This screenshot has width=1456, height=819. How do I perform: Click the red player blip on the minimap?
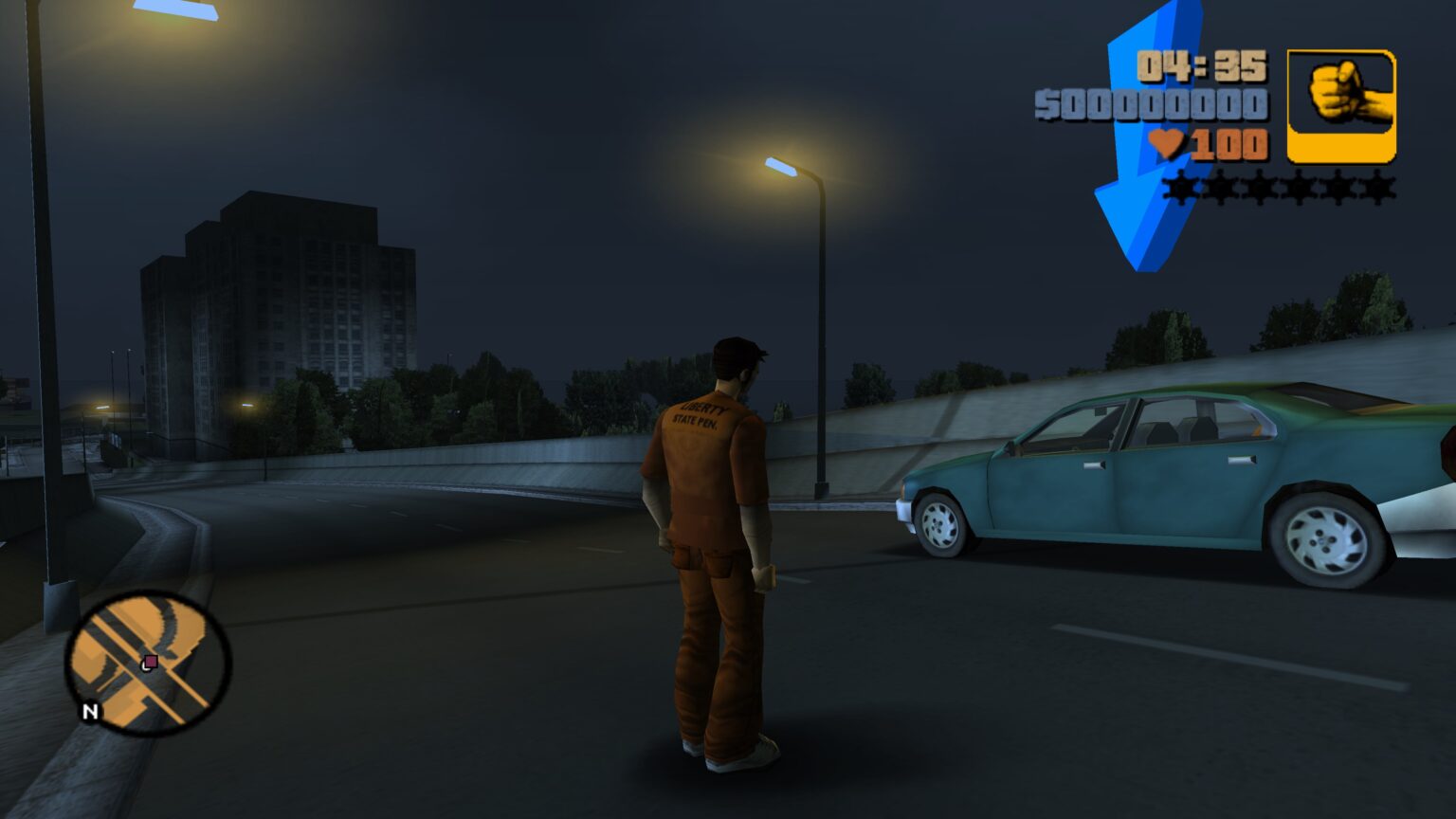click(149, 664)
